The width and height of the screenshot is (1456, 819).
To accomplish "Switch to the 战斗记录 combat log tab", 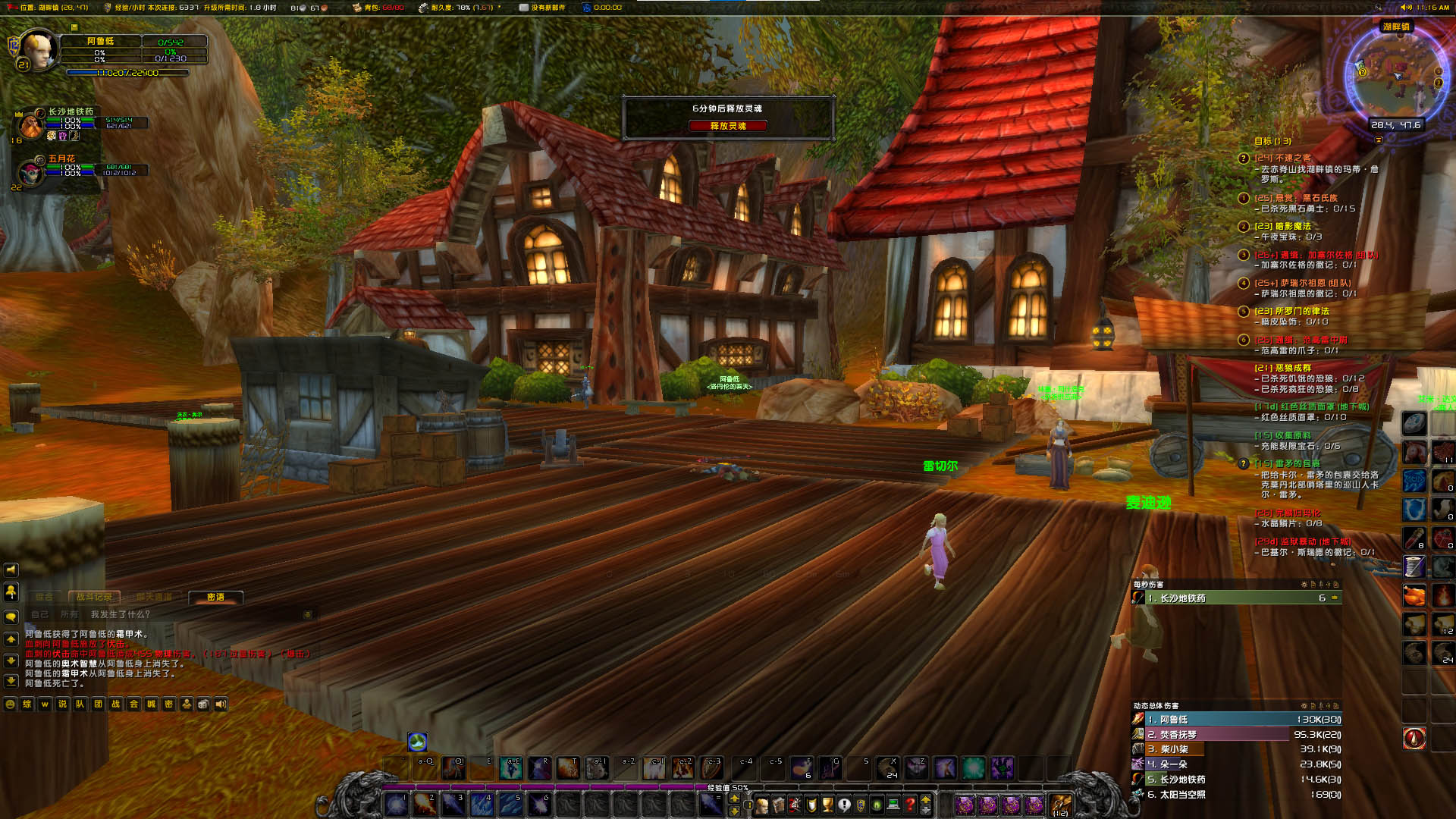I will 93,598.
